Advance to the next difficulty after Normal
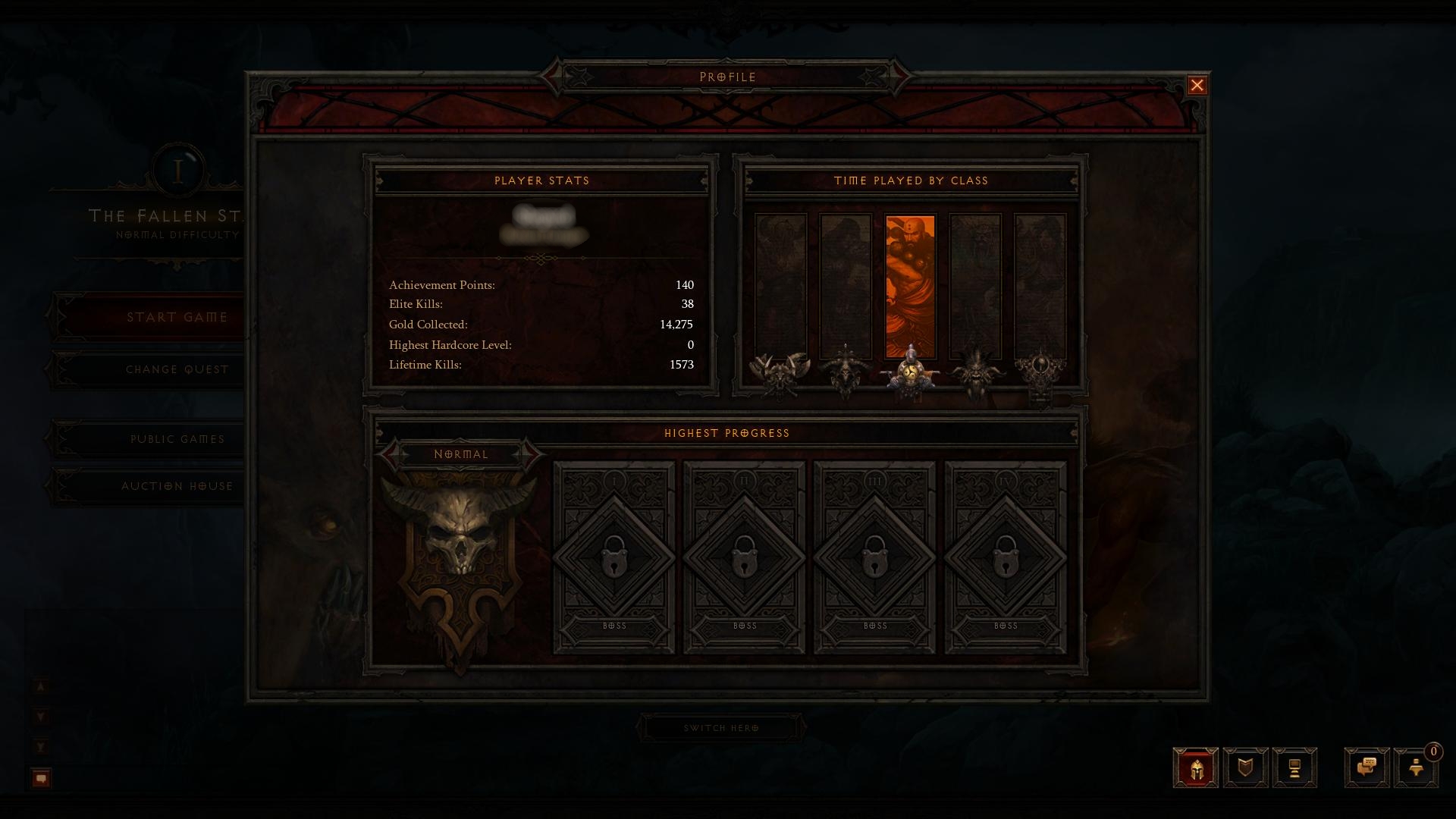 point(533,454)
